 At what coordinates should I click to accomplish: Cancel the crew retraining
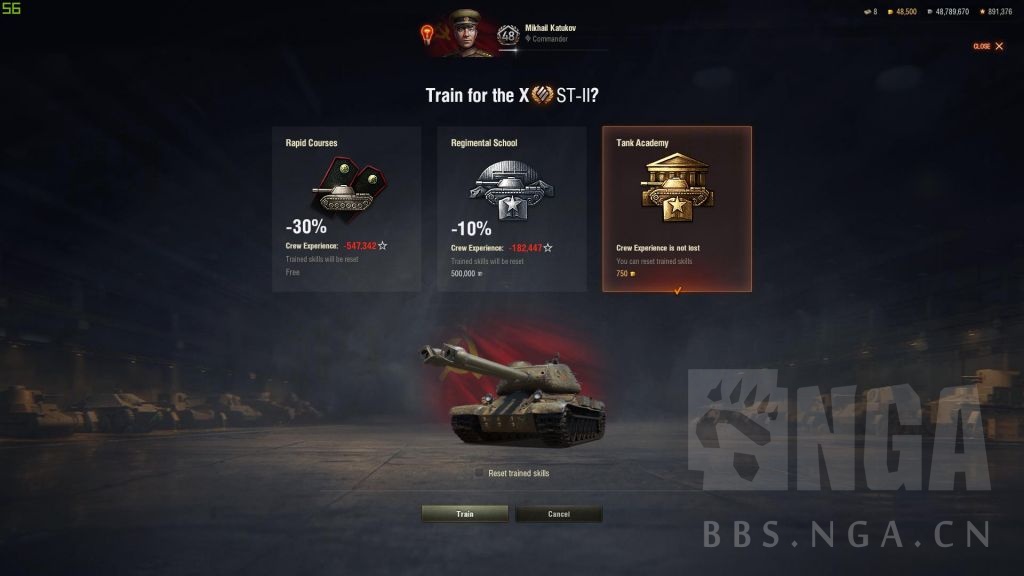(558, 514)
